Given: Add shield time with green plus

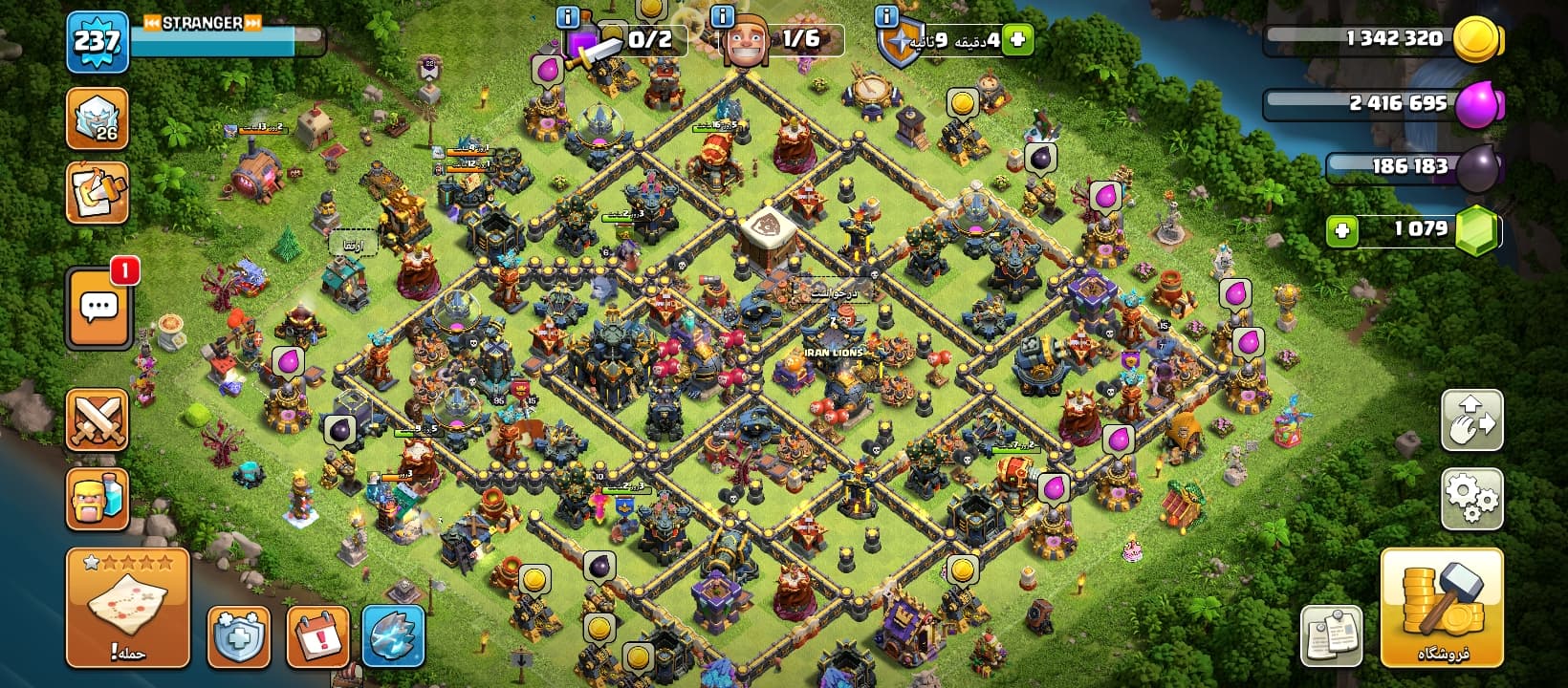Looking at the screenshot, I should pyautogui.click(x=1017, y=40).
